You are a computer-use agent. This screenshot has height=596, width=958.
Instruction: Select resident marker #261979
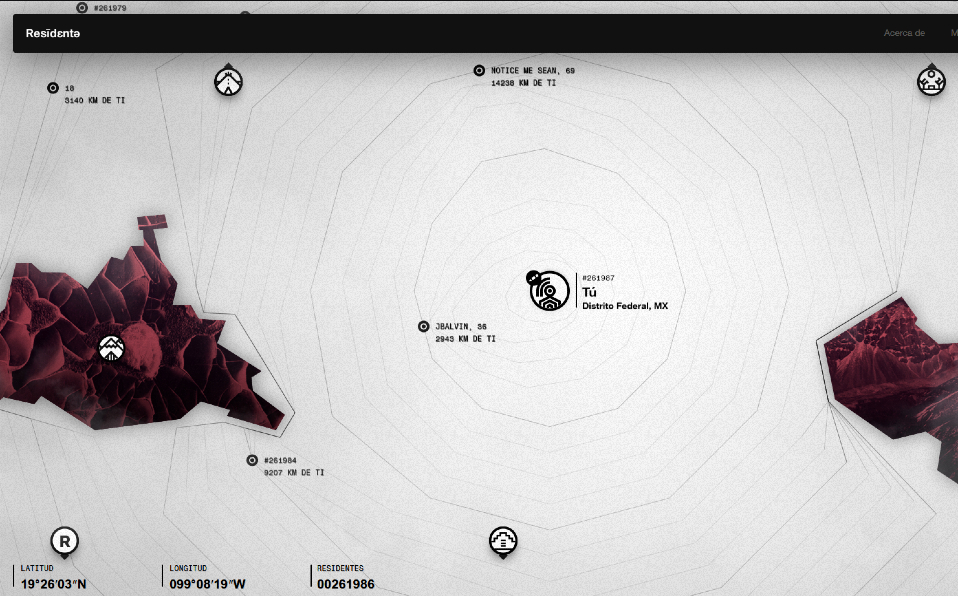82,8
